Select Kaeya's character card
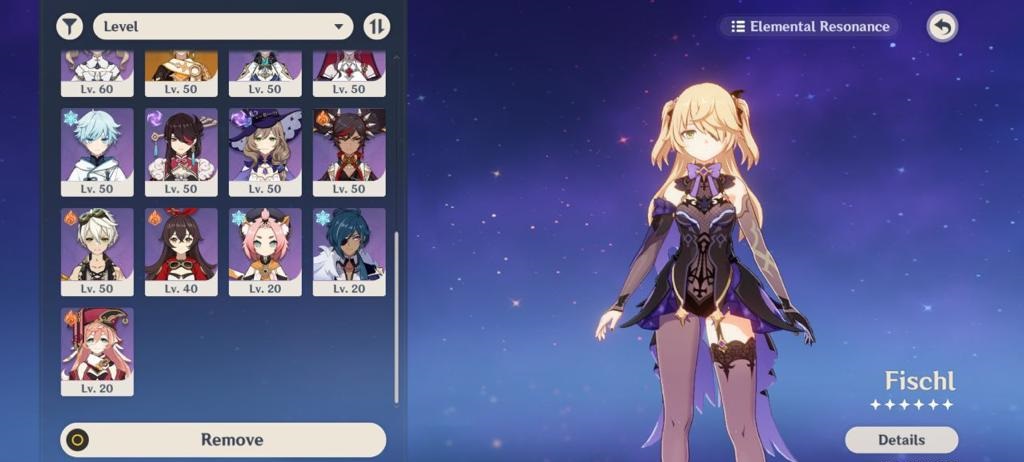The height and width of the screenshot is (462, 1024). click(x=349, y=251)
